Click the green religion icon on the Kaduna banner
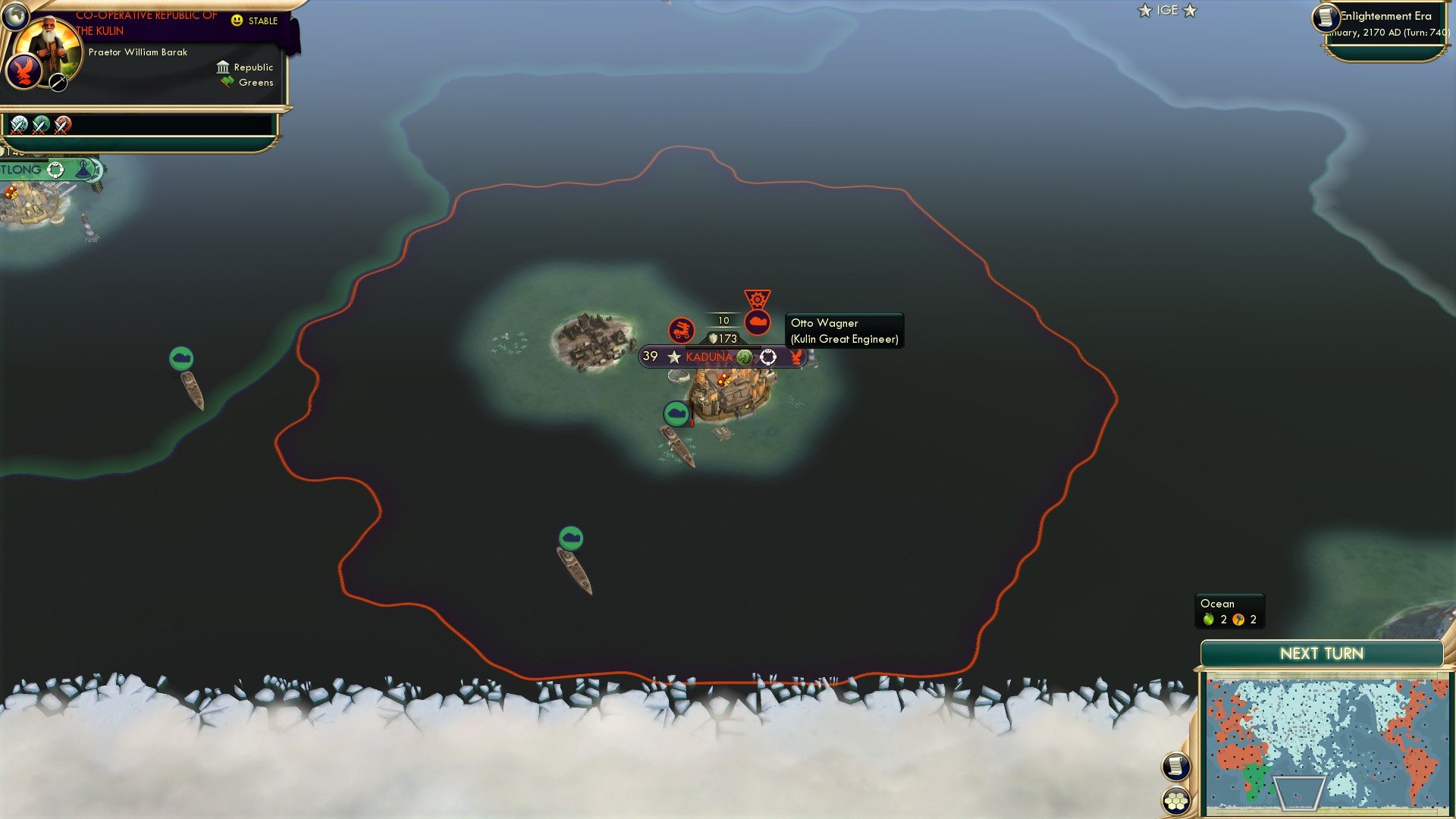The height and width of the screenshot is (819, 1456). coord(745,356)
